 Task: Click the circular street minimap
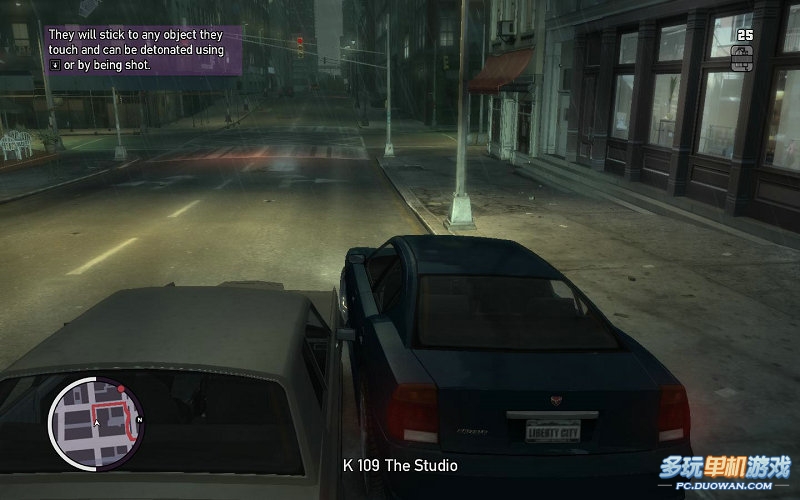[96, 415]
